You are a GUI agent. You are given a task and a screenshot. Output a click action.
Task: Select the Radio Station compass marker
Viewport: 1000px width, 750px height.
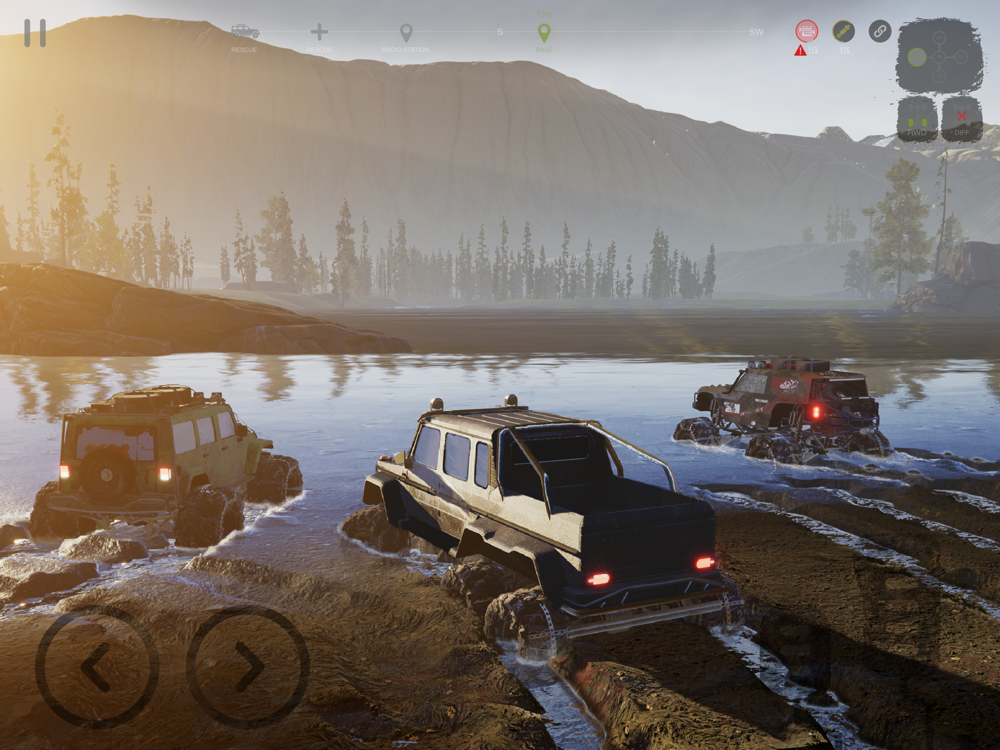coord(406,33)
